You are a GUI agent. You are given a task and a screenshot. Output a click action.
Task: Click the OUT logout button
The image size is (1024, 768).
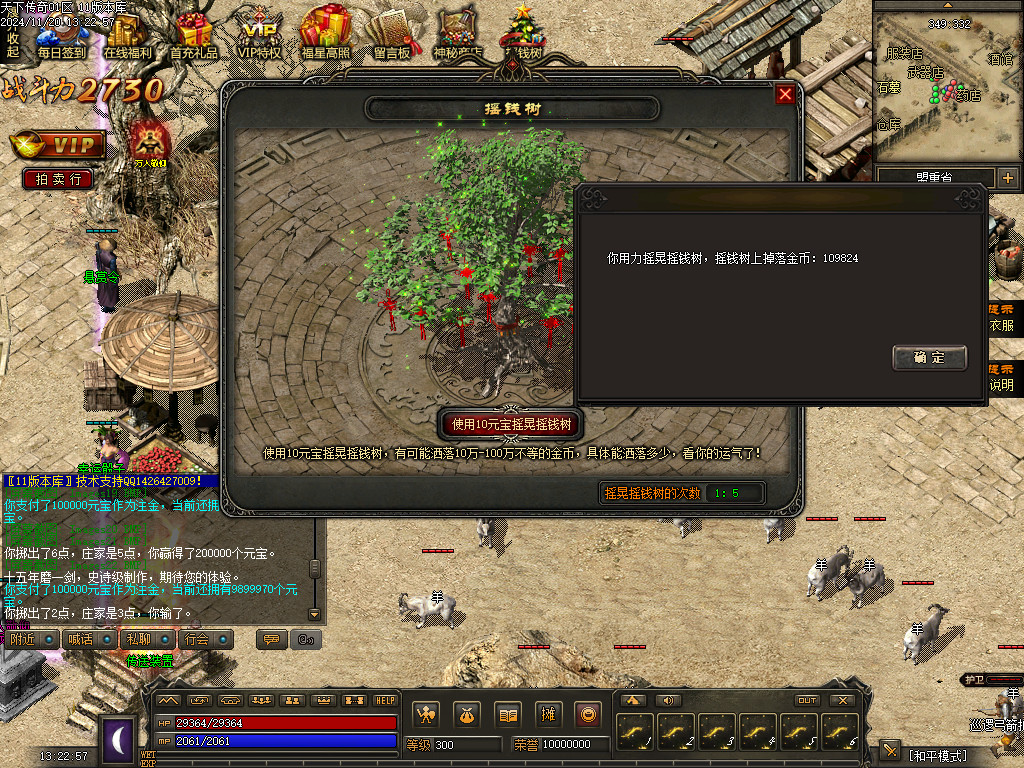click(807, 700)
